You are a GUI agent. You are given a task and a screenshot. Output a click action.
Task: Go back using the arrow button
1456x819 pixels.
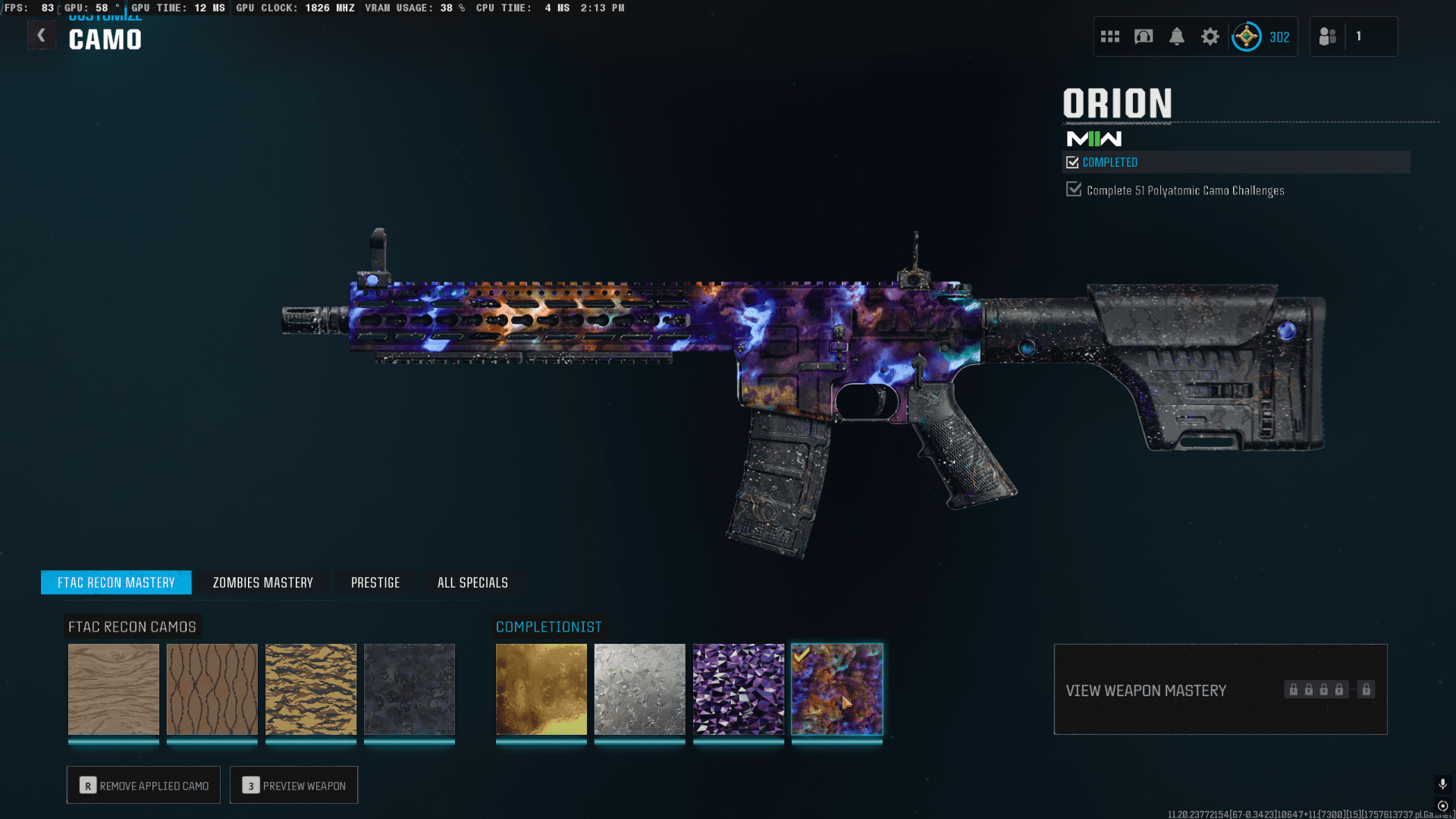(x=42, y=36)
